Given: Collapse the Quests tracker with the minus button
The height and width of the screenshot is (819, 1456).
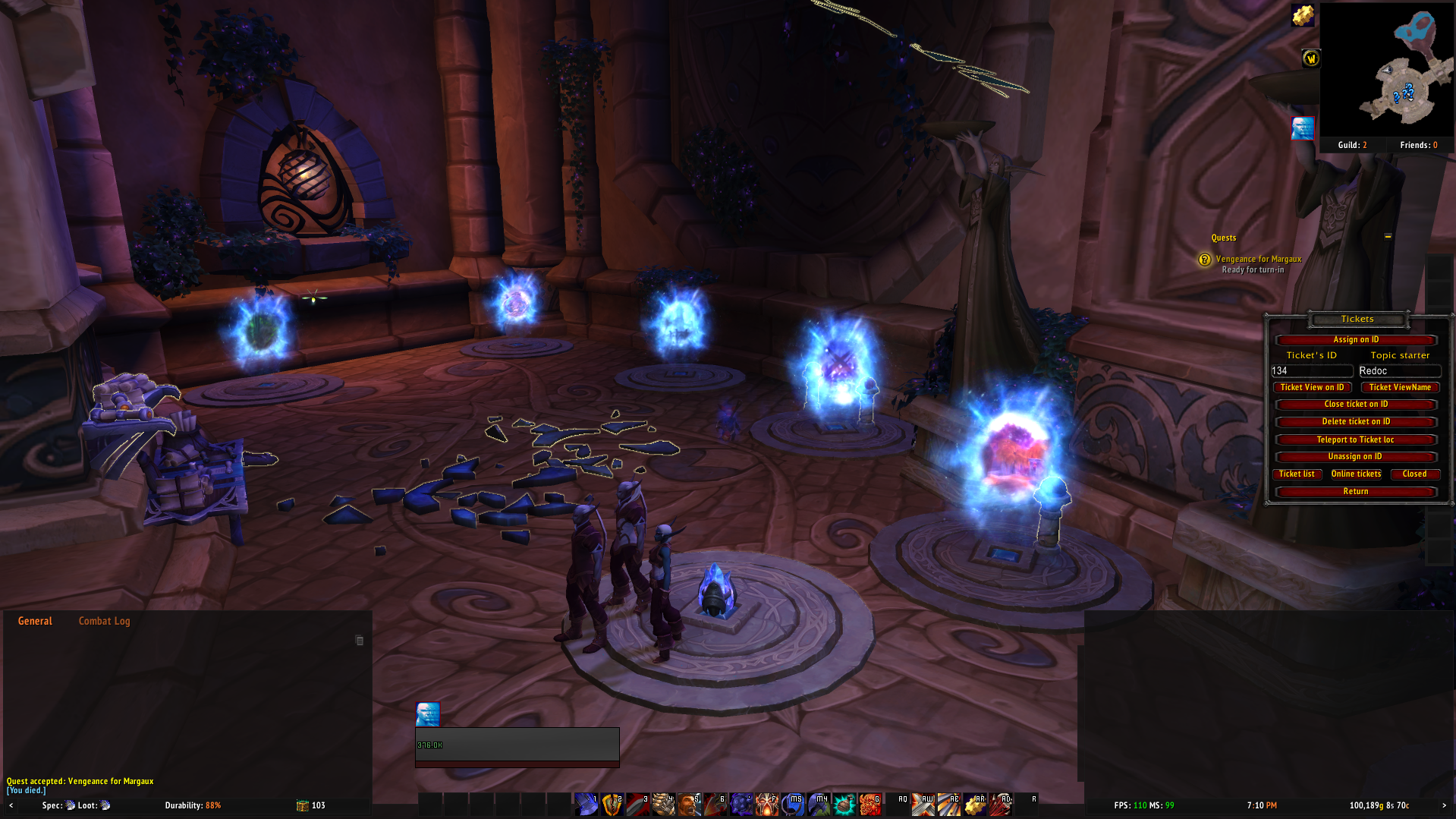Looking at the screenshot, I should click(1388, 237).
